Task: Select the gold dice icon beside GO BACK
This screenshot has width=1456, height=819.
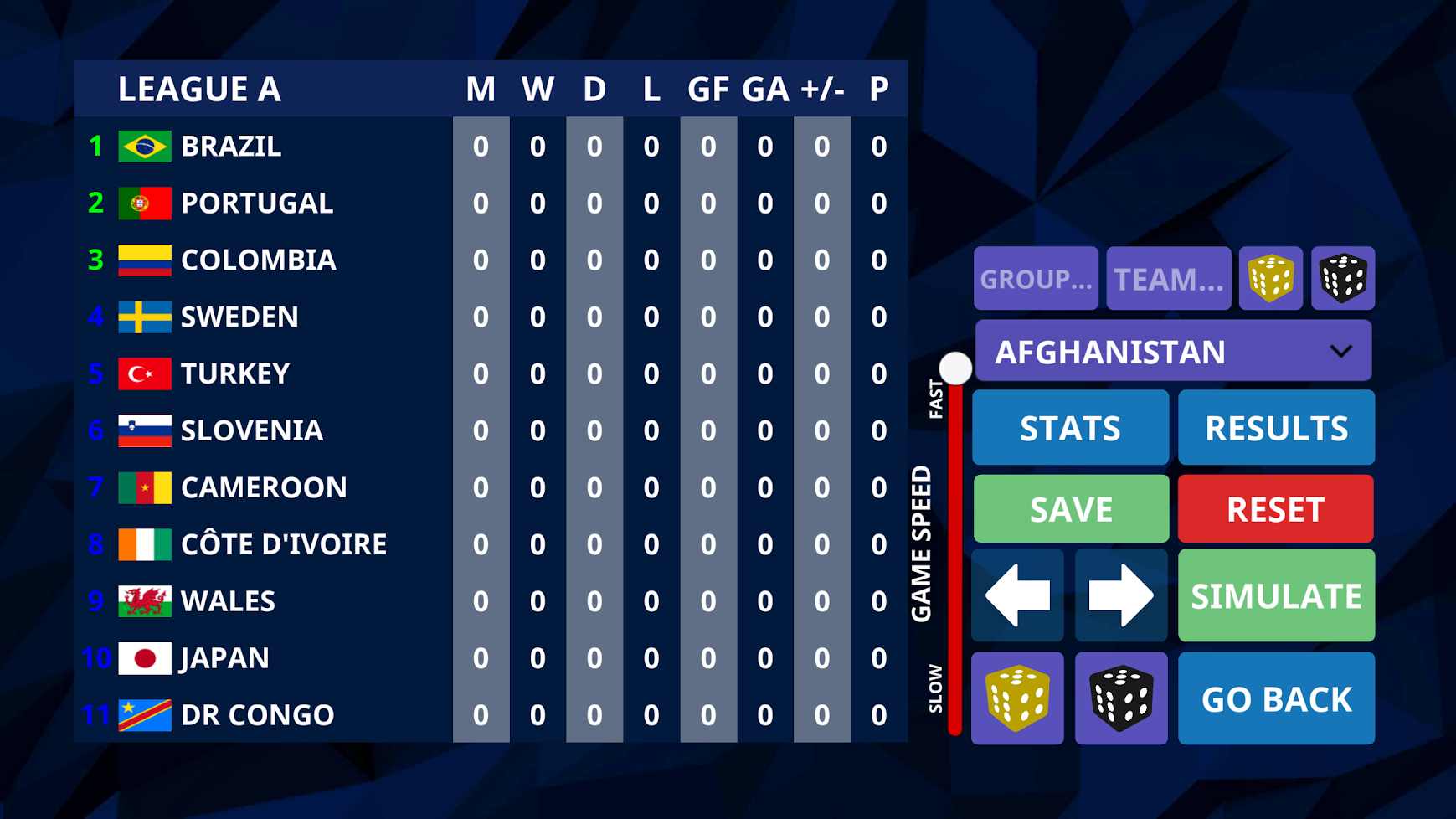Action: tap(1017, 697)
